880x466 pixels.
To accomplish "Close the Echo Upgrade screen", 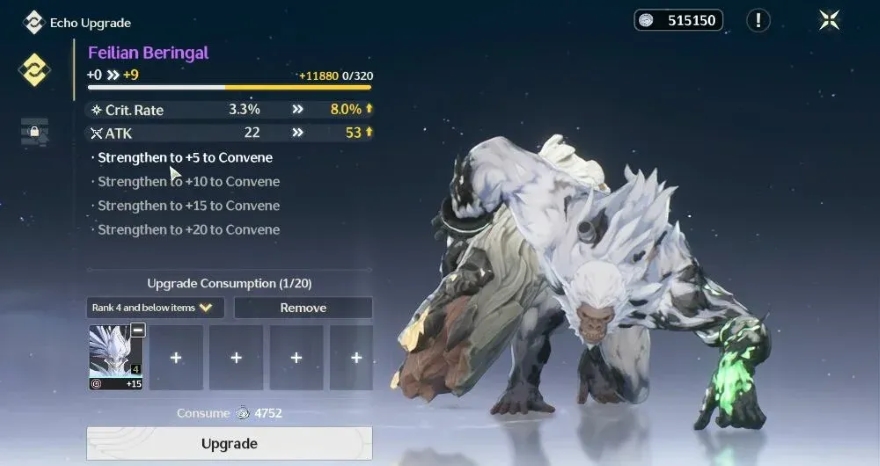I will click(829, 20).
